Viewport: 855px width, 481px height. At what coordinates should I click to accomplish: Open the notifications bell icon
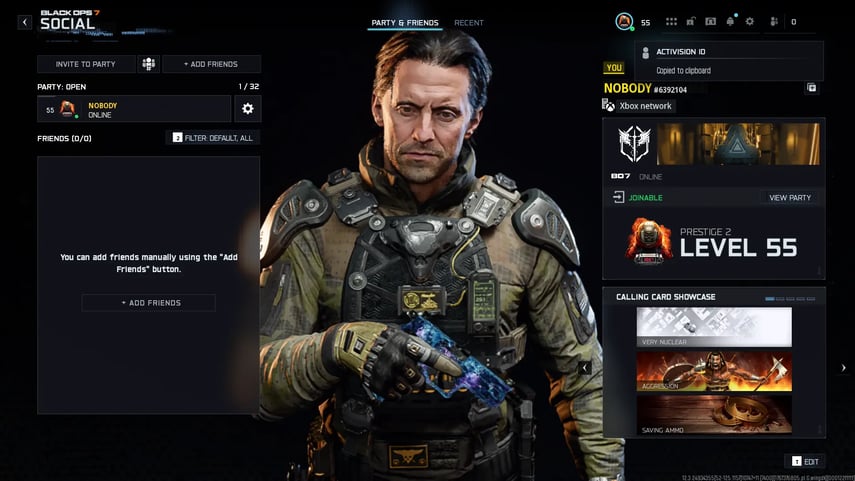tap(730, 21)
